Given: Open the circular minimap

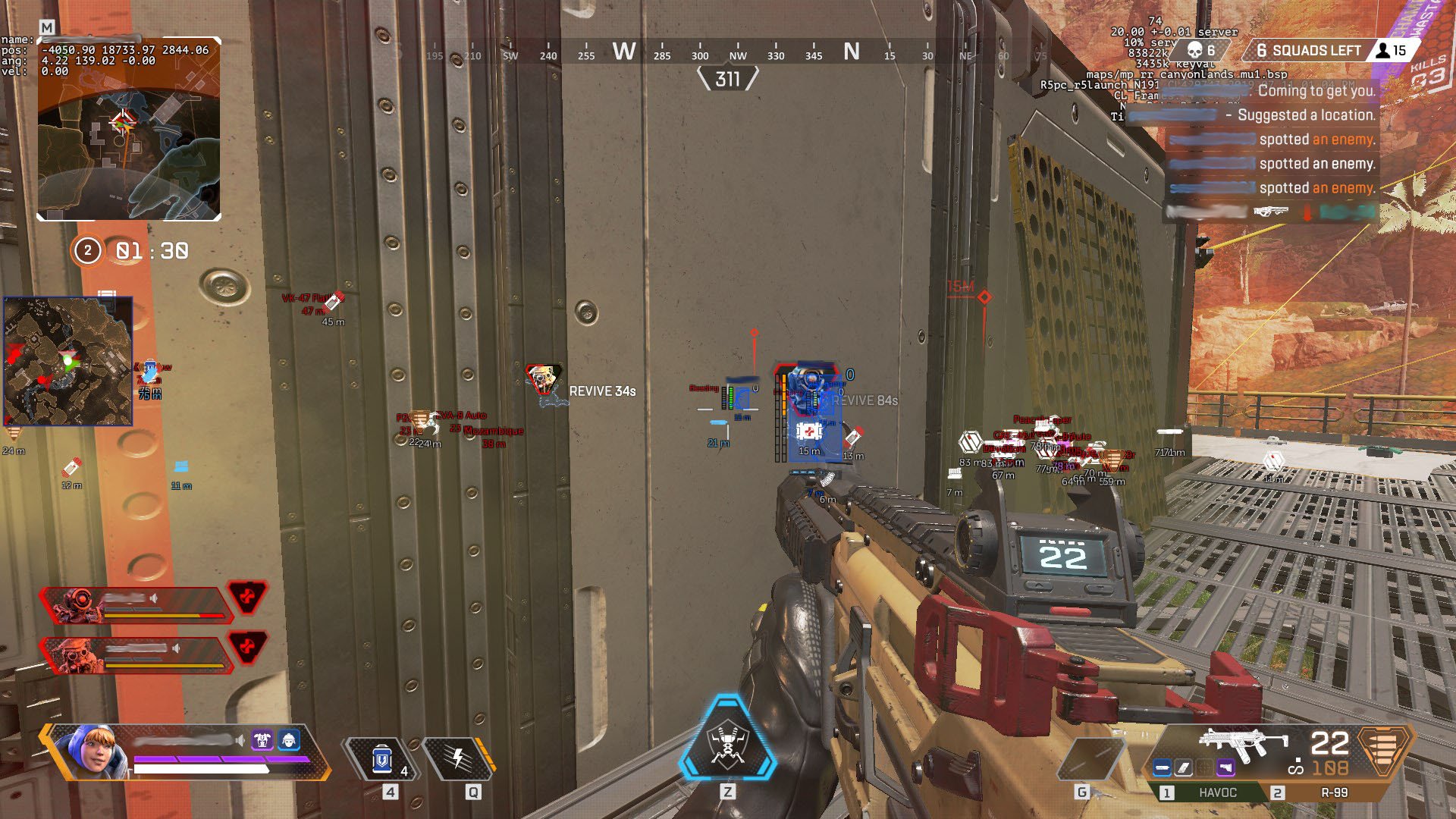Looking at the screenshot, I should [x=129, y=129].
